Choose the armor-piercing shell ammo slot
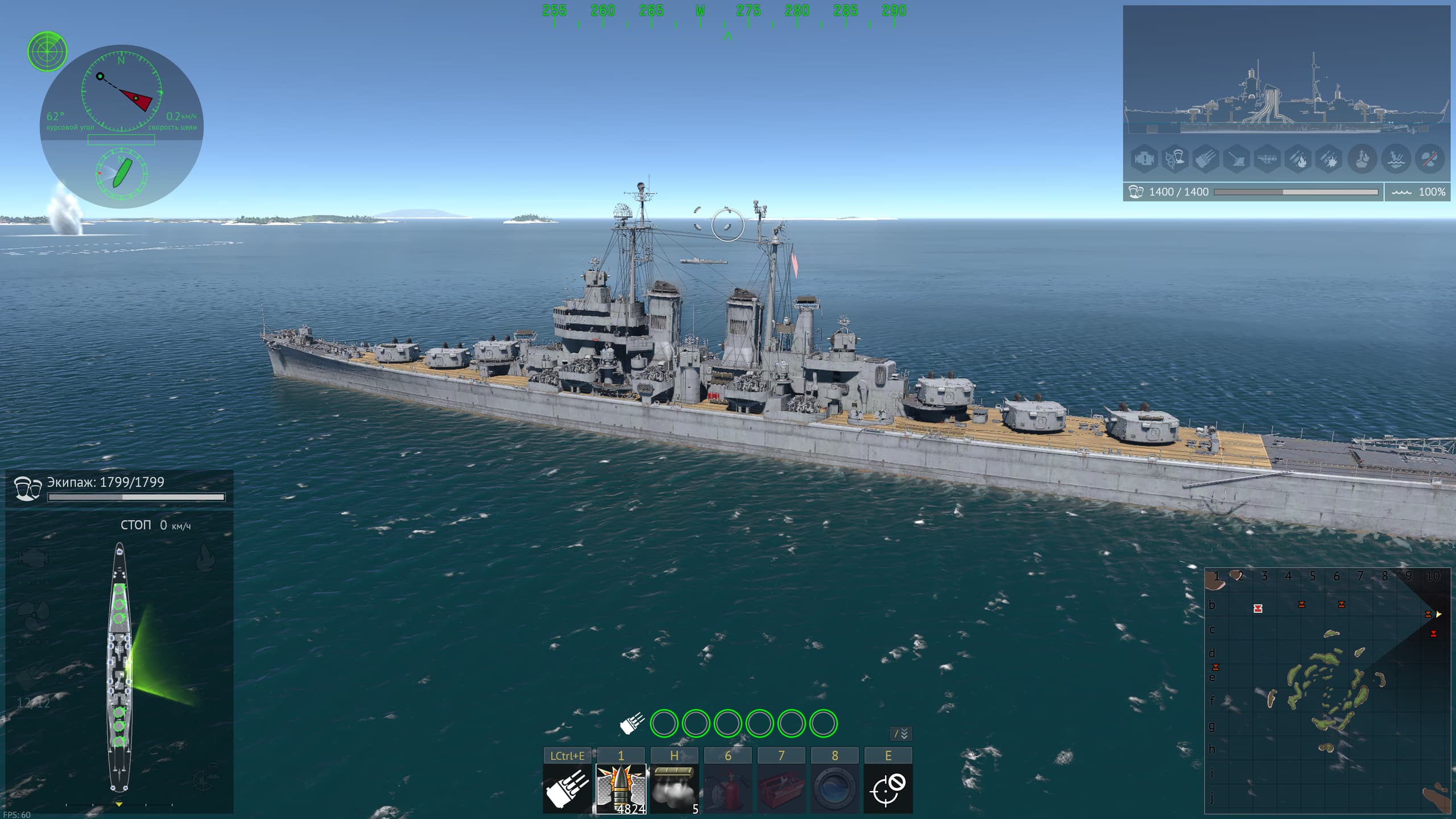This screenshot has width=1456, height=819. click(621, 788)
